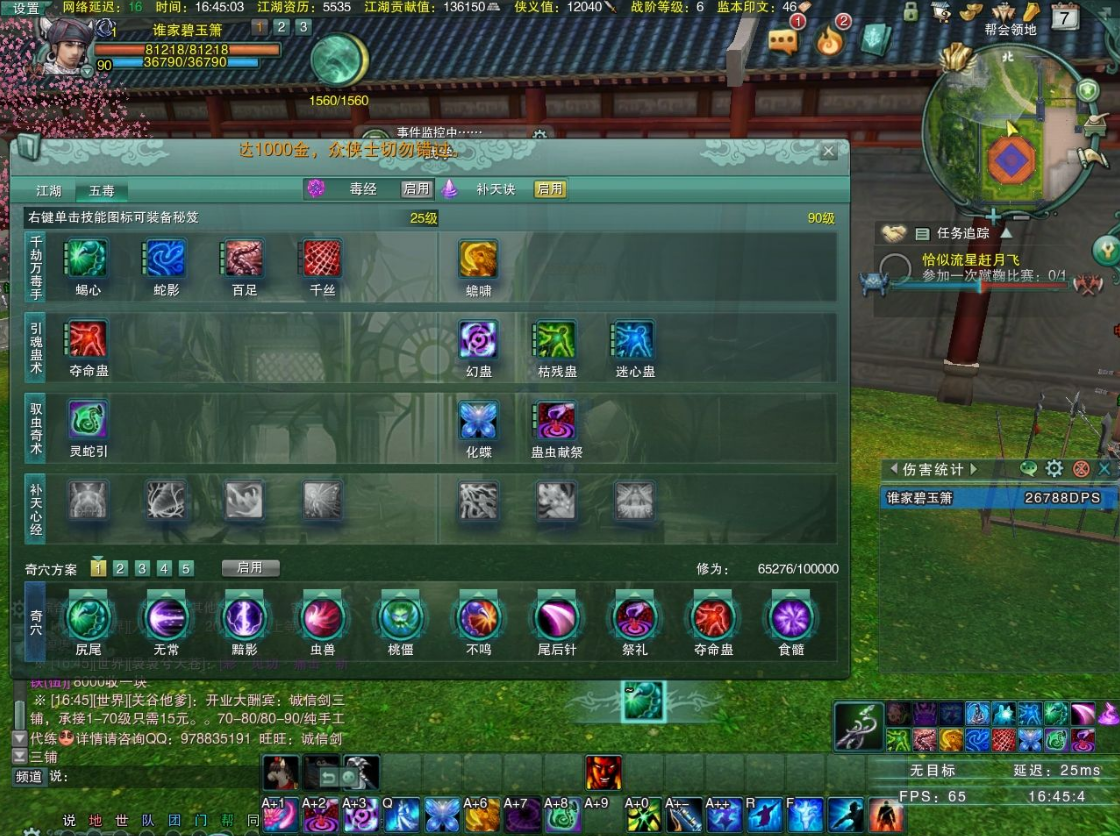This screenshot has height=836, width=1120.
Task: Switch to 奇穴方案 preset 3
Action: pyautogui.click(x=142, y=568)
